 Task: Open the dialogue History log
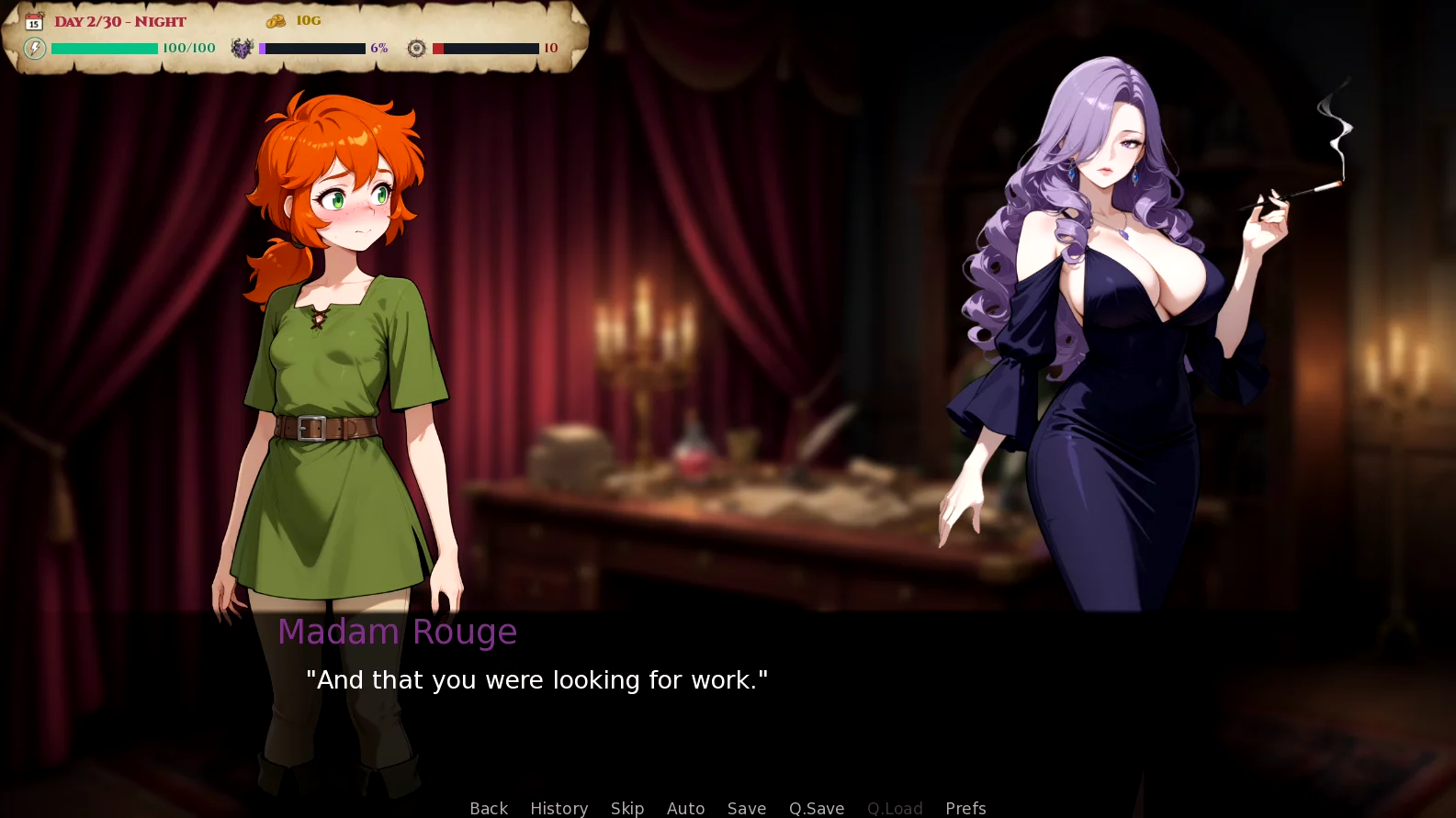pos(559,808)
